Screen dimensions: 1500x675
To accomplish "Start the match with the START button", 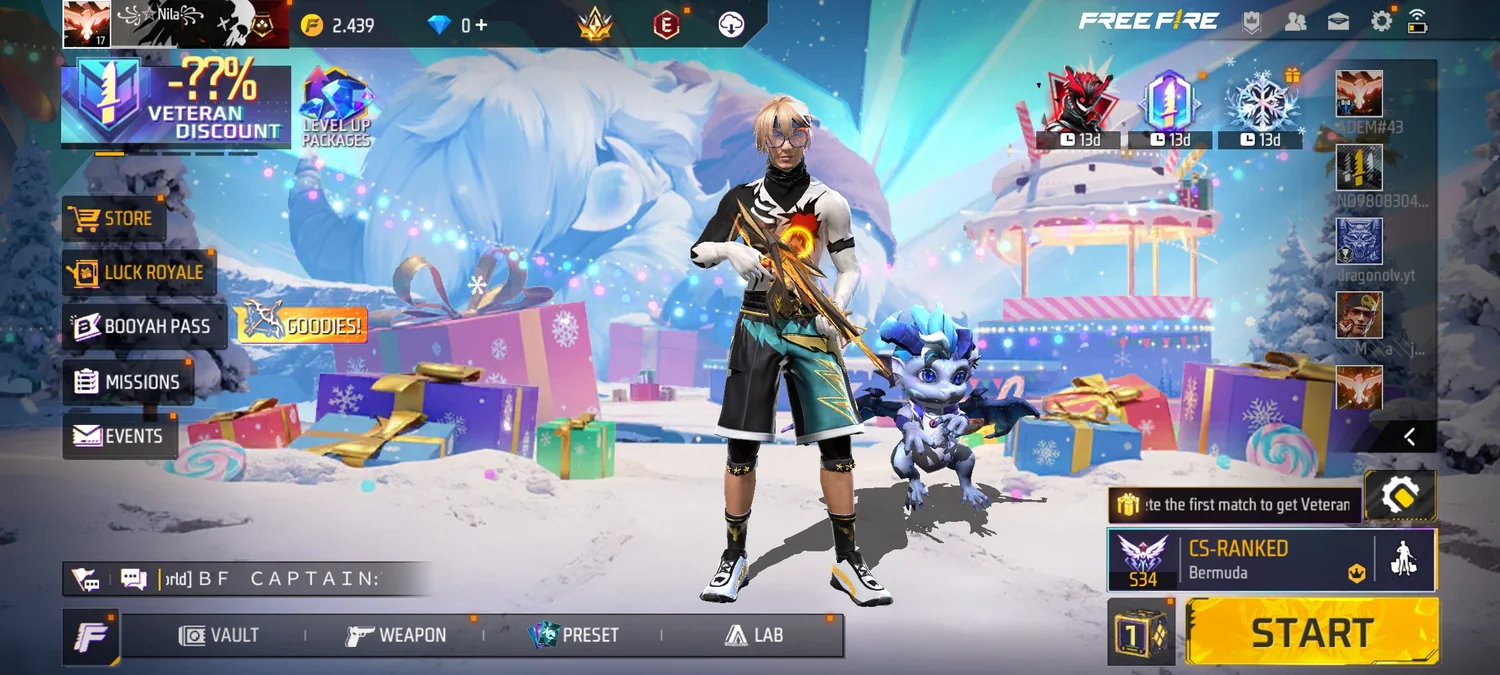I will coord(1312,632).
